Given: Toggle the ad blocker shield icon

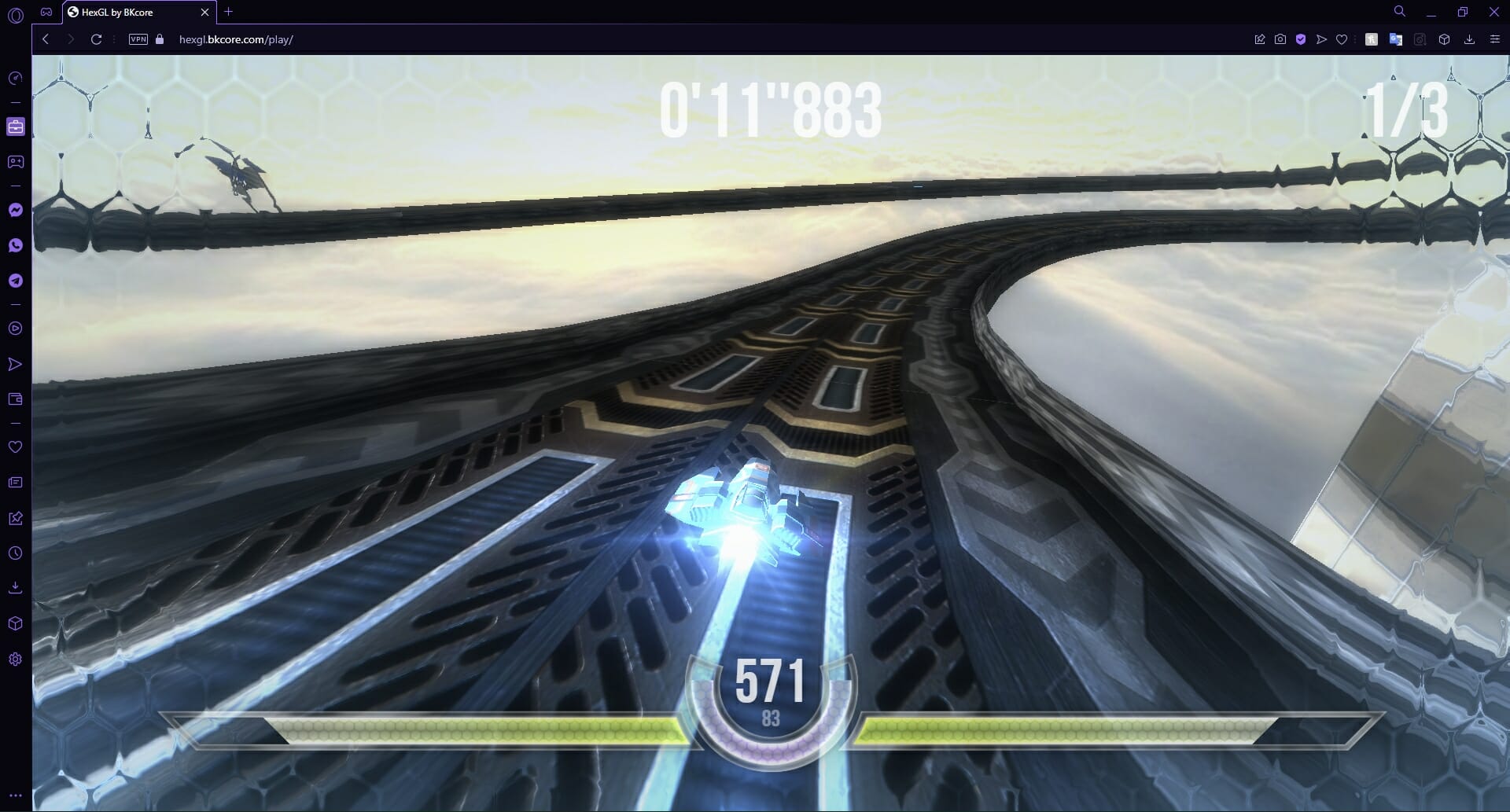Looking at the screenshot, I should pyautogui.click(x=1299, y=38).
